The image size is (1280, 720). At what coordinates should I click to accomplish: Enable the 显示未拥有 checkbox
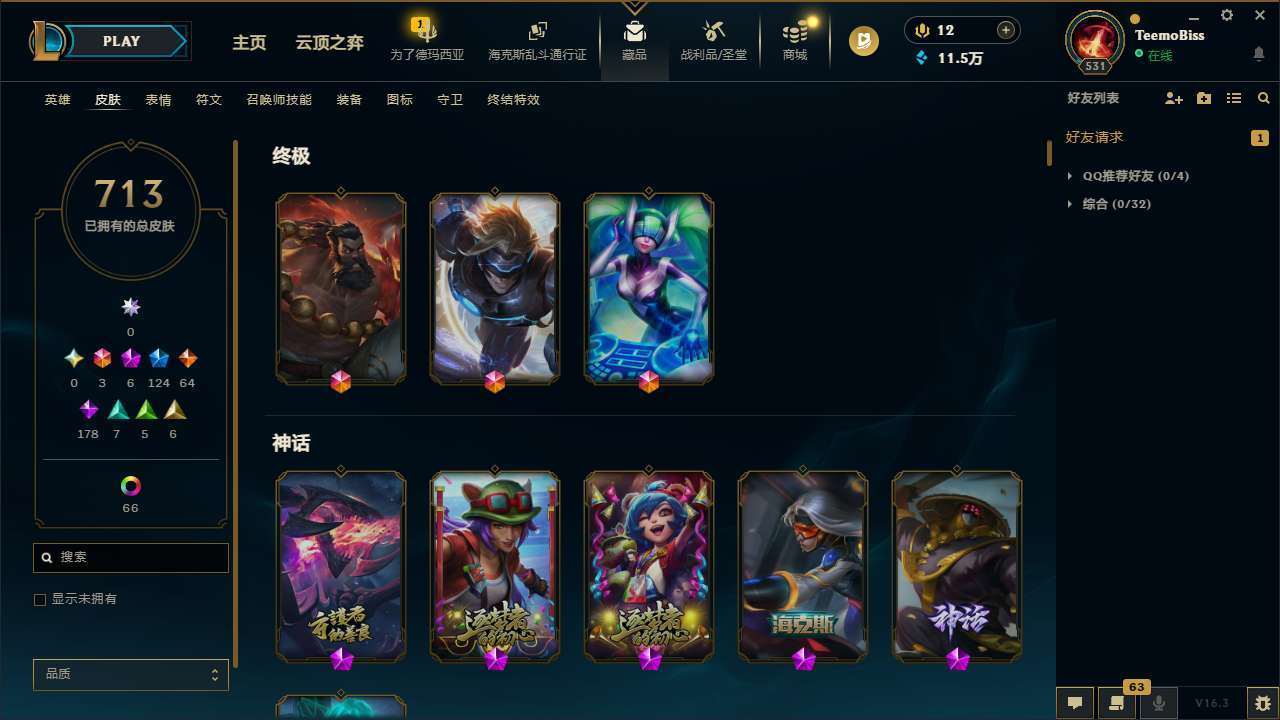coord(40,599)
